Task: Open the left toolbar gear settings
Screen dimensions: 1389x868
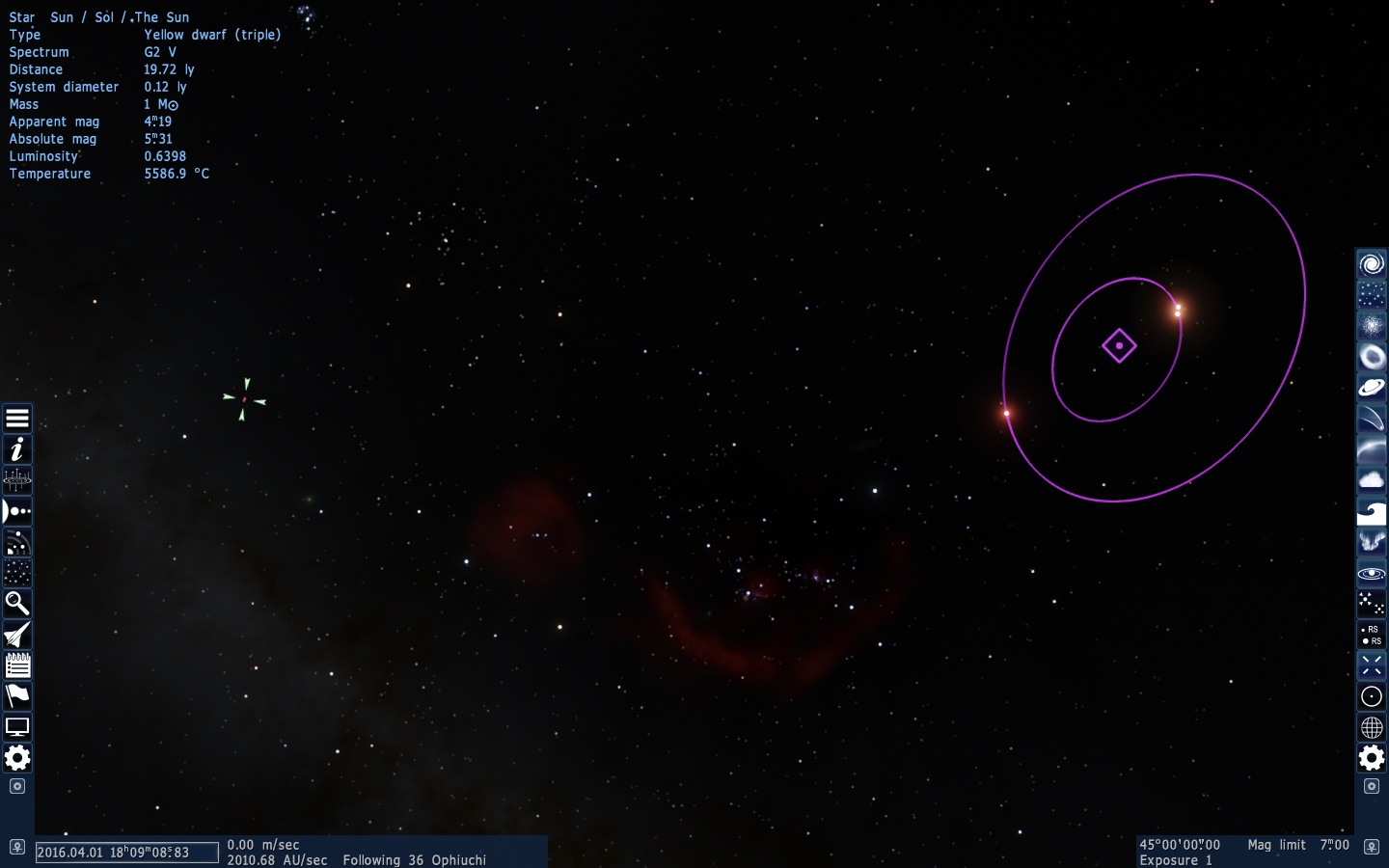Action: (x=17, y=758)
